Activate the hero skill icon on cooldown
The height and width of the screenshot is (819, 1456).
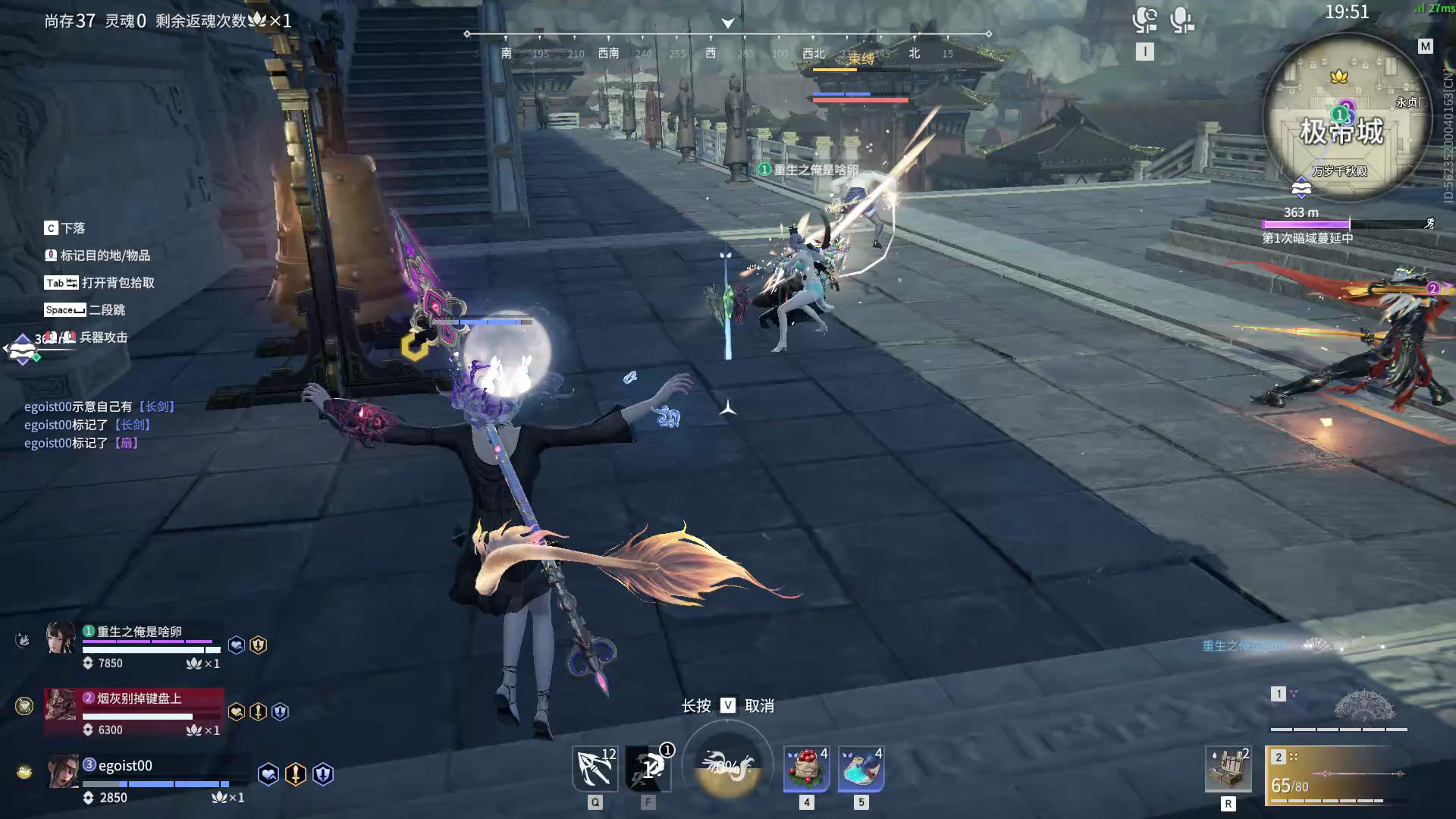click(648, 768)
